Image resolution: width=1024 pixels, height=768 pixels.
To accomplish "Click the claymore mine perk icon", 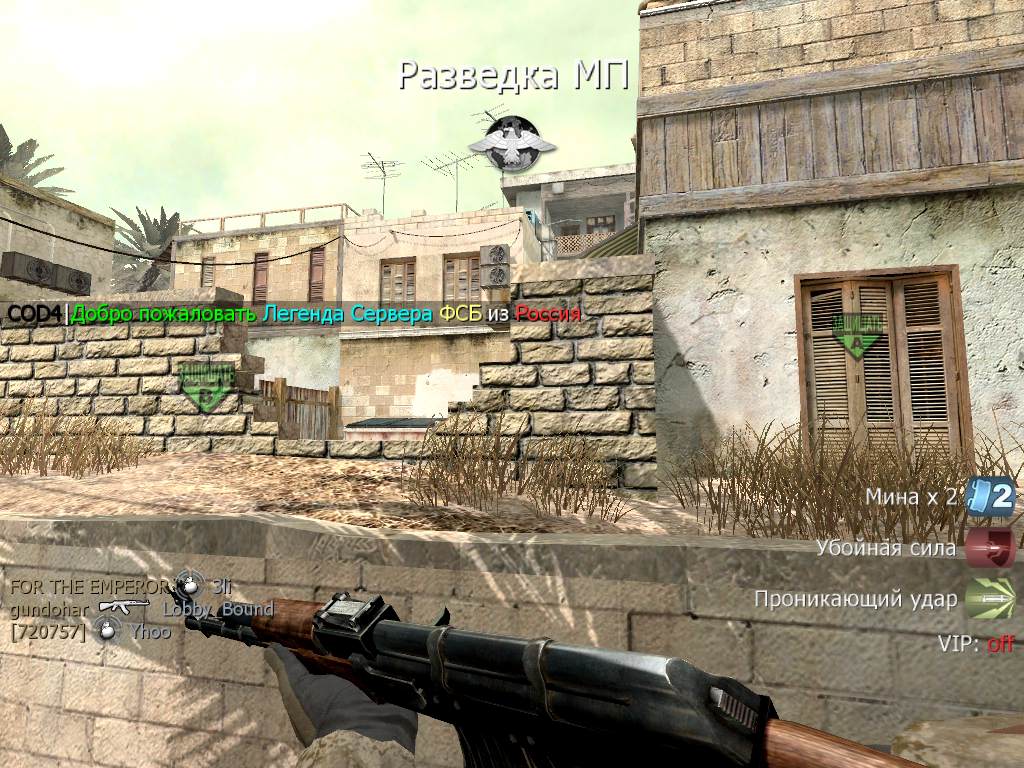I will [990, 496].
